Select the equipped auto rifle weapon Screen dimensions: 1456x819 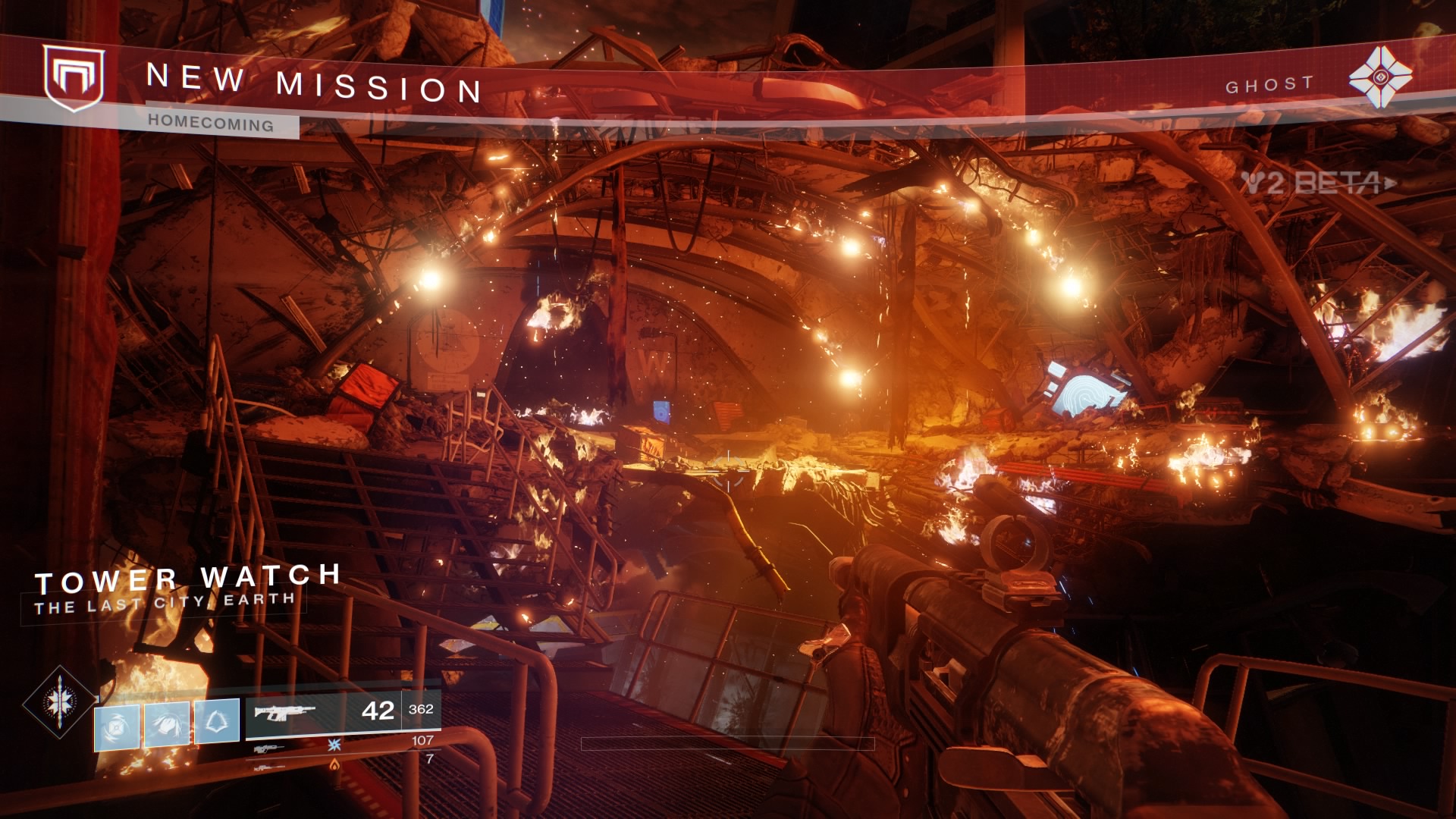285,712
